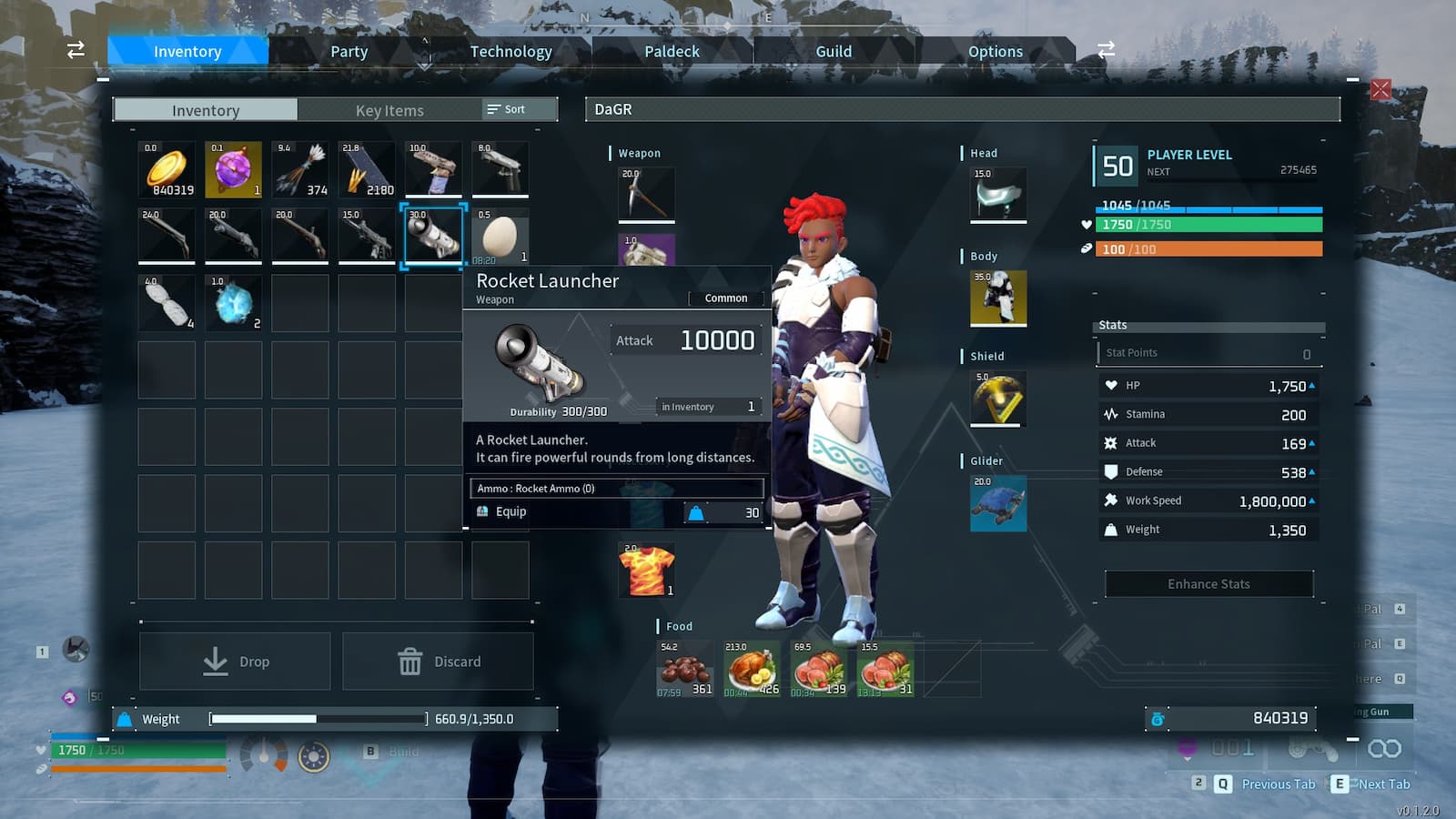1456x819 pixels.
Task: Click the transfer arrows icon top-left
Action: 75,50
